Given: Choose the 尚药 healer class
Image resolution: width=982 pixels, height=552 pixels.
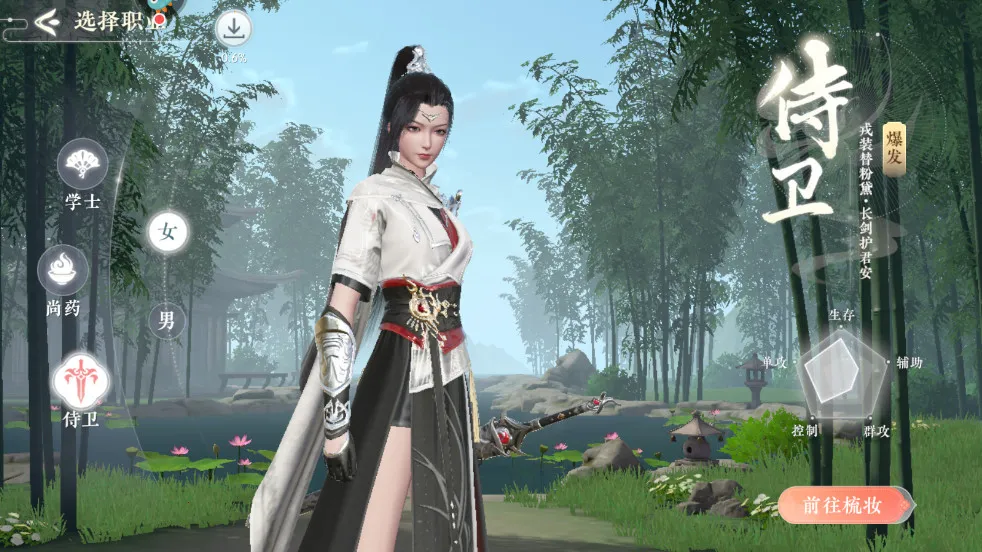Looking at the screenshot, I should 63,271.
